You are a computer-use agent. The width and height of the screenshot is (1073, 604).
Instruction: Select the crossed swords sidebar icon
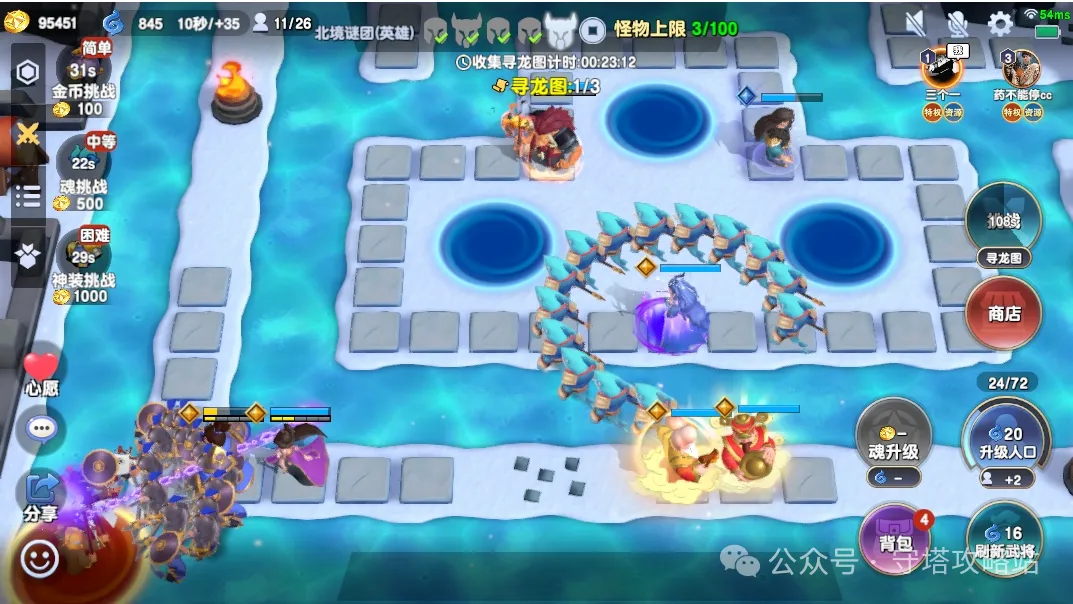pos(27,133)
